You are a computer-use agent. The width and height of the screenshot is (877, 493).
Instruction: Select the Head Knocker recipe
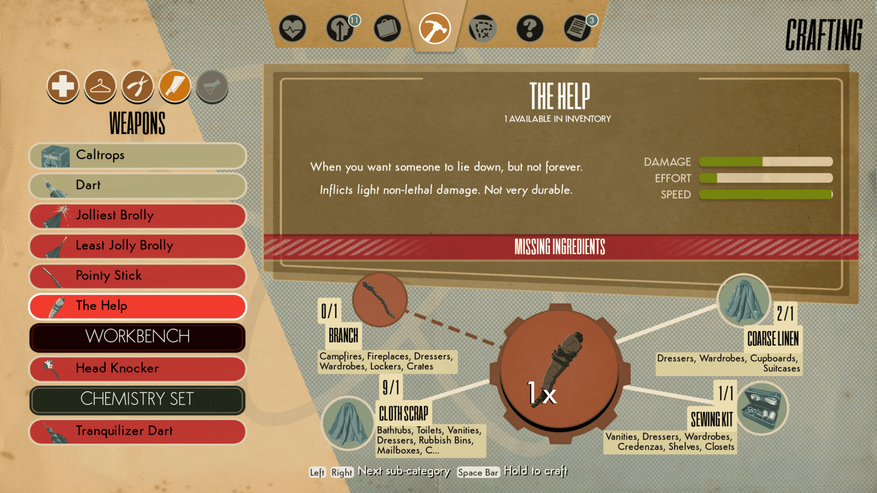pyautogui.click(x=138, y=369)
